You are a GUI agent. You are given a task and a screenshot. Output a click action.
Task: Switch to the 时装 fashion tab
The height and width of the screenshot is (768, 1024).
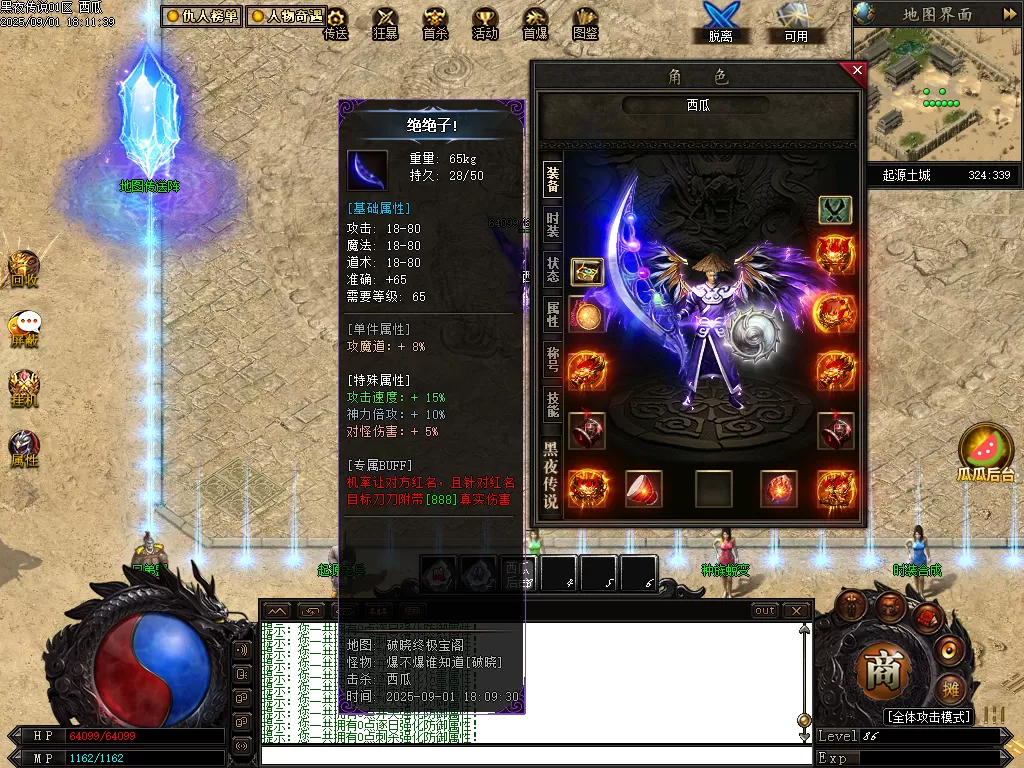(552, 224)
